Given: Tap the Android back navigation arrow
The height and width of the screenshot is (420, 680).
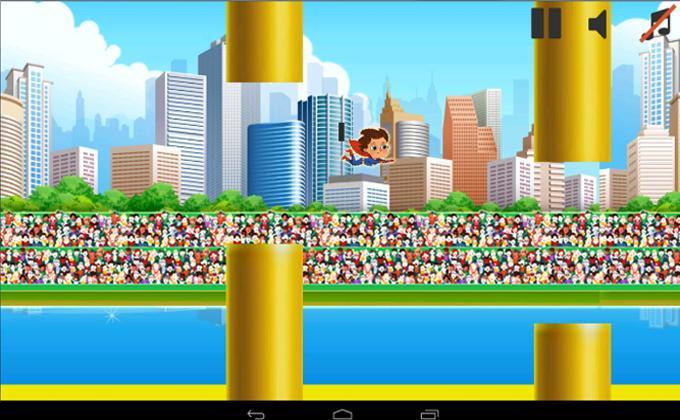Looking at the screenshot, I should [255, 412].
